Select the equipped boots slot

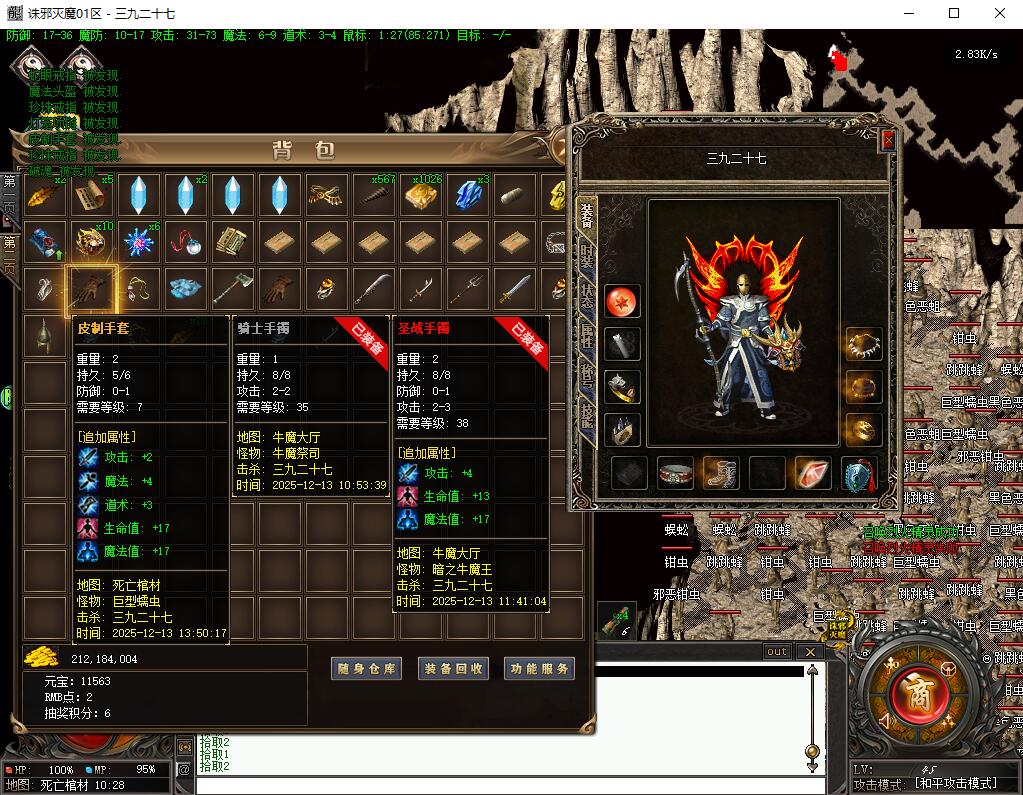tap(721, 472)
